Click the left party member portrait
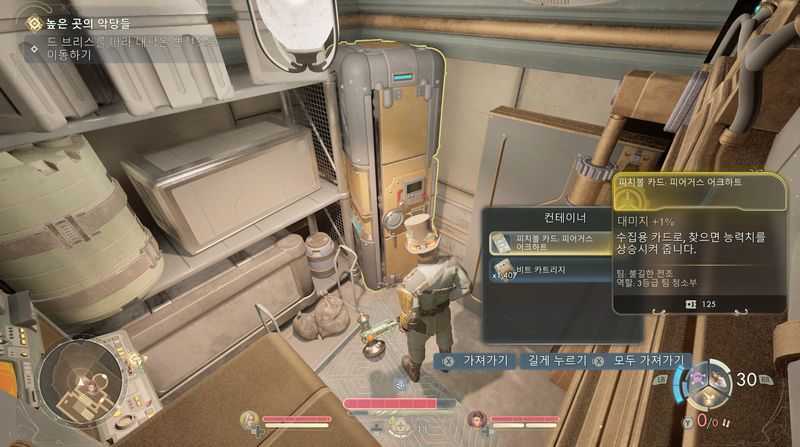800x447 pixels. click(x=250, y=419)
